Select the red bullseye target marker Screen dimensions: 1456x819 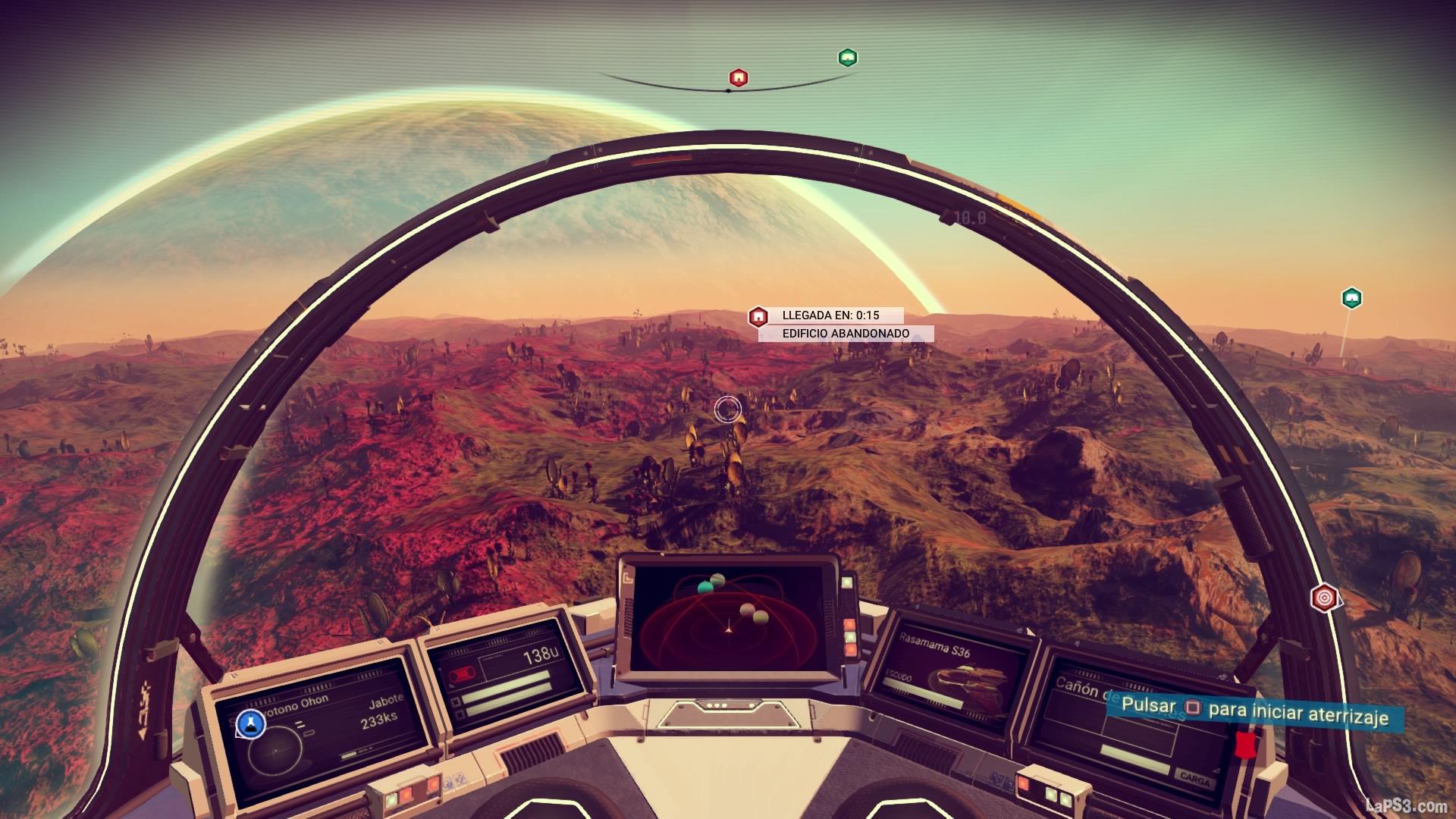[x=1324, y=597]
